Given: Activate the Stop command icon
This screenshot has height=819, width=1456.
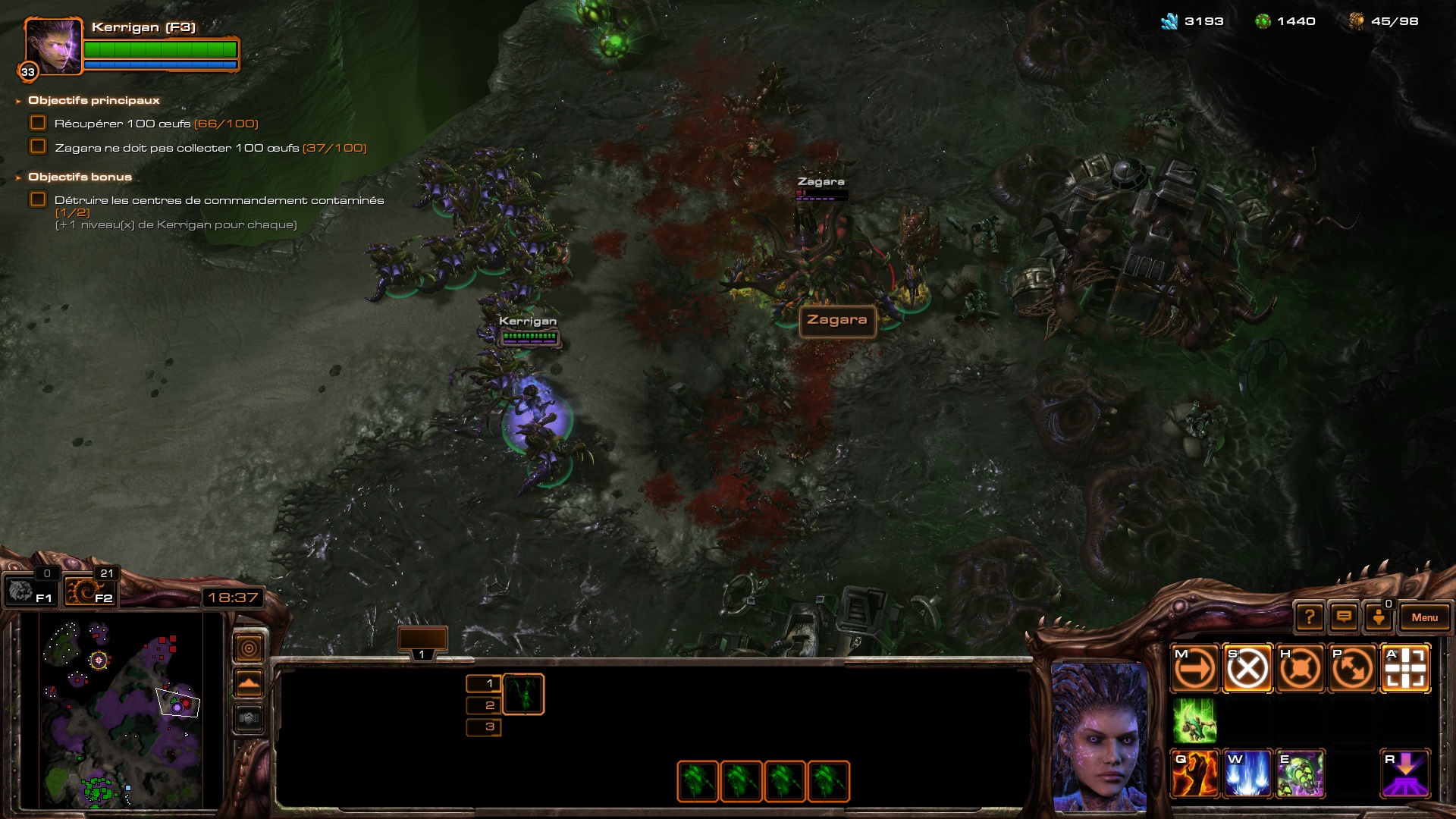Looking at the screenshot, I should pos(1247,669).
